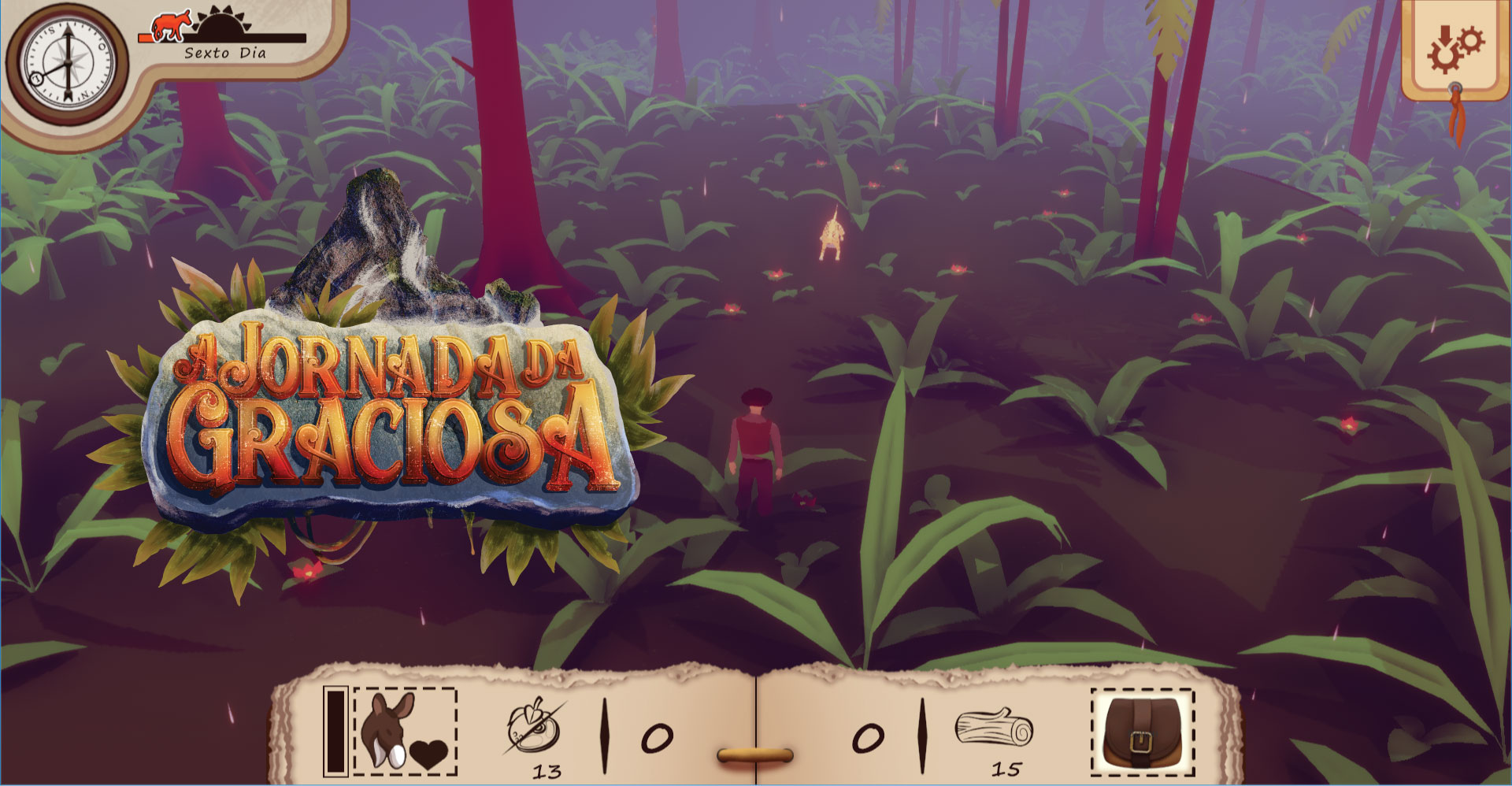Select the donkey health portrait
The width and height of the screenshot is (1512, 786).
tap(405, 732)
